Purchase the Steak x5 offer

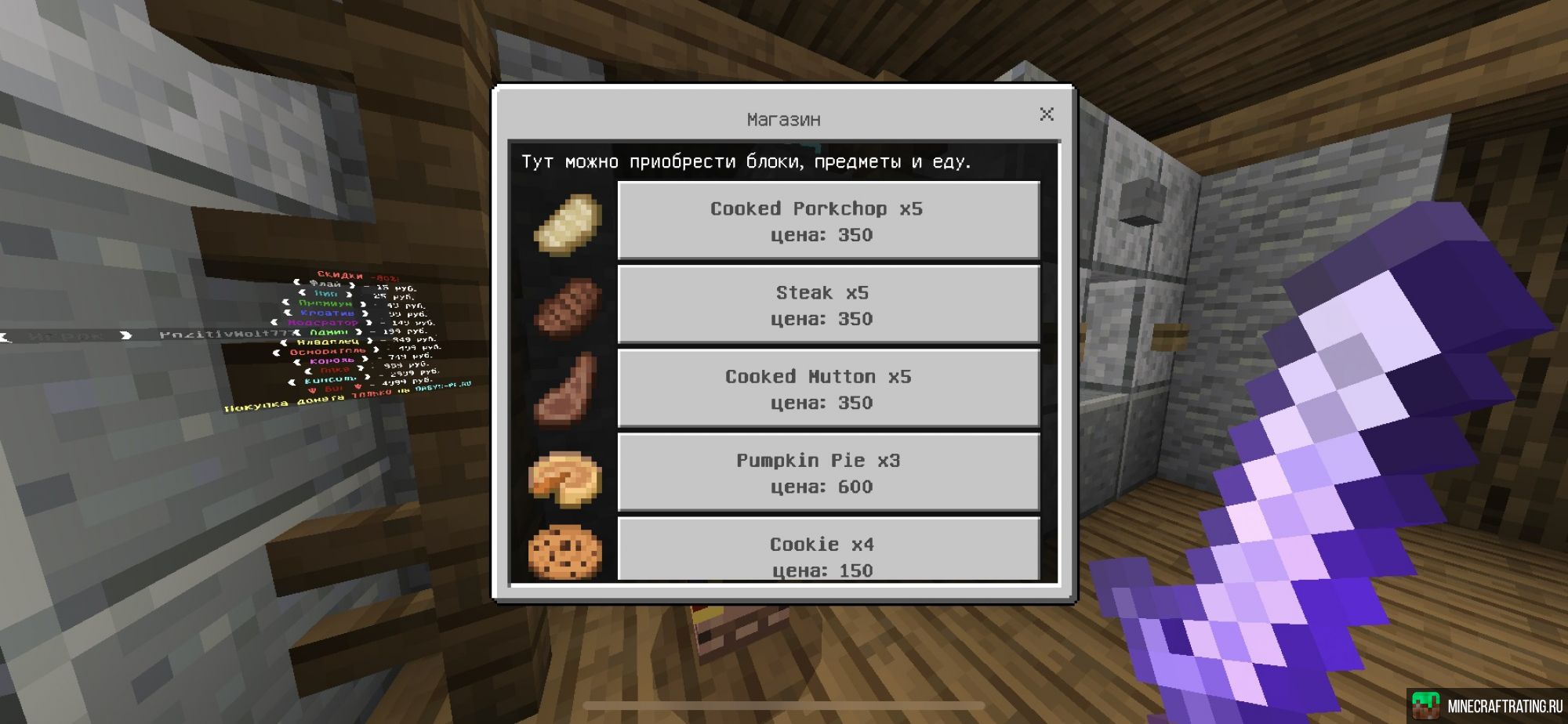(x=828, y=304)
